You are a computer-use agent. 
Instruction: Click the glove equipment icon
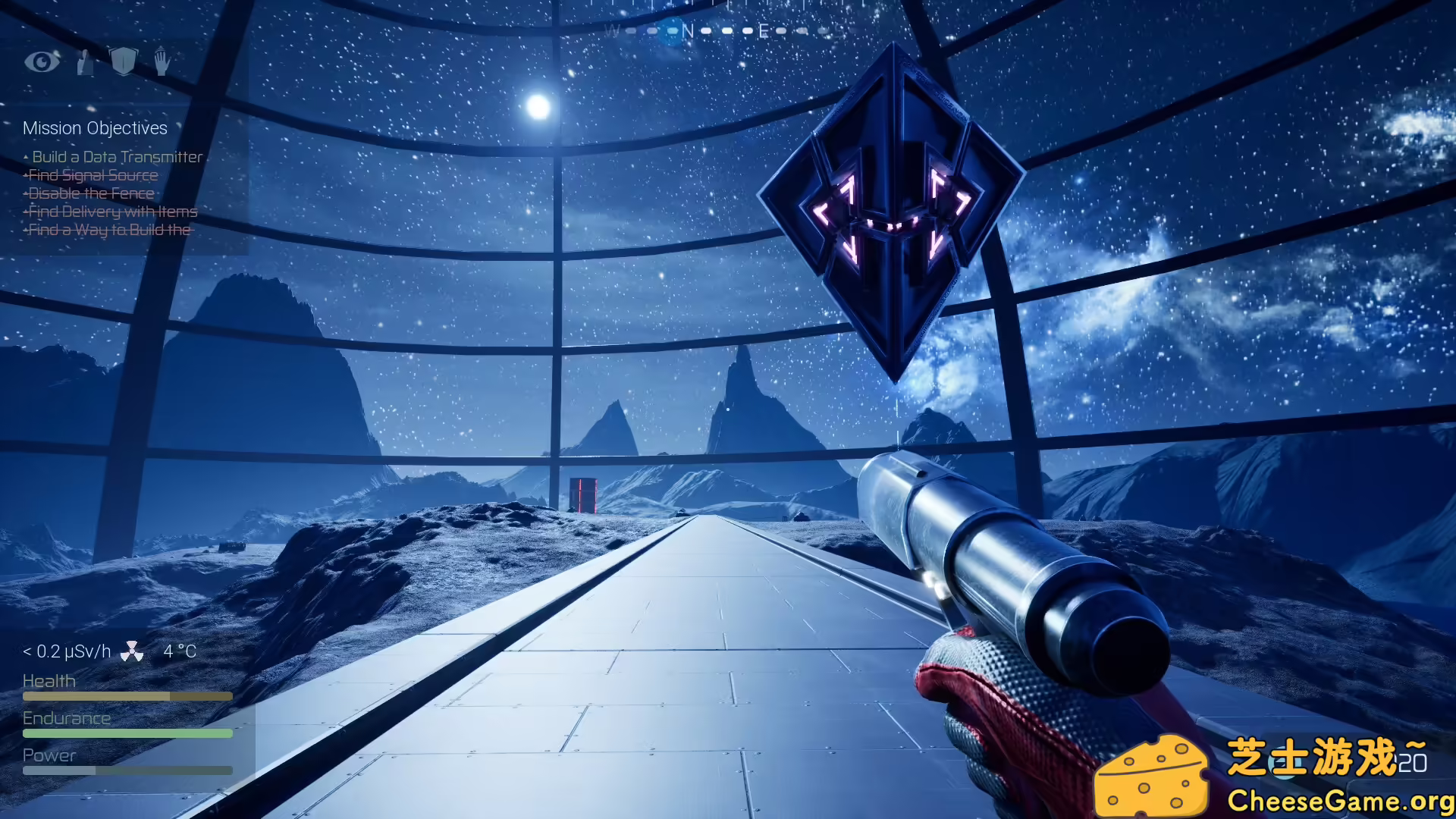tap(85, 62)
